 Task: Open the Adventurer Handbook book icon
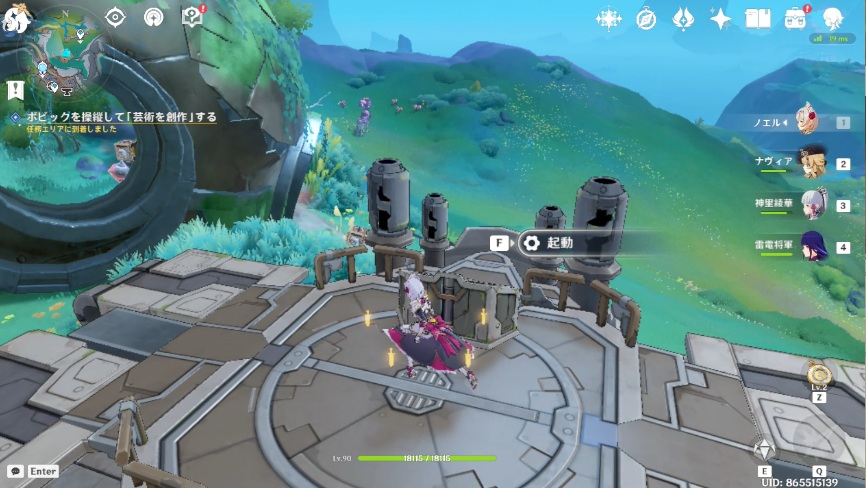pos(758,19)
